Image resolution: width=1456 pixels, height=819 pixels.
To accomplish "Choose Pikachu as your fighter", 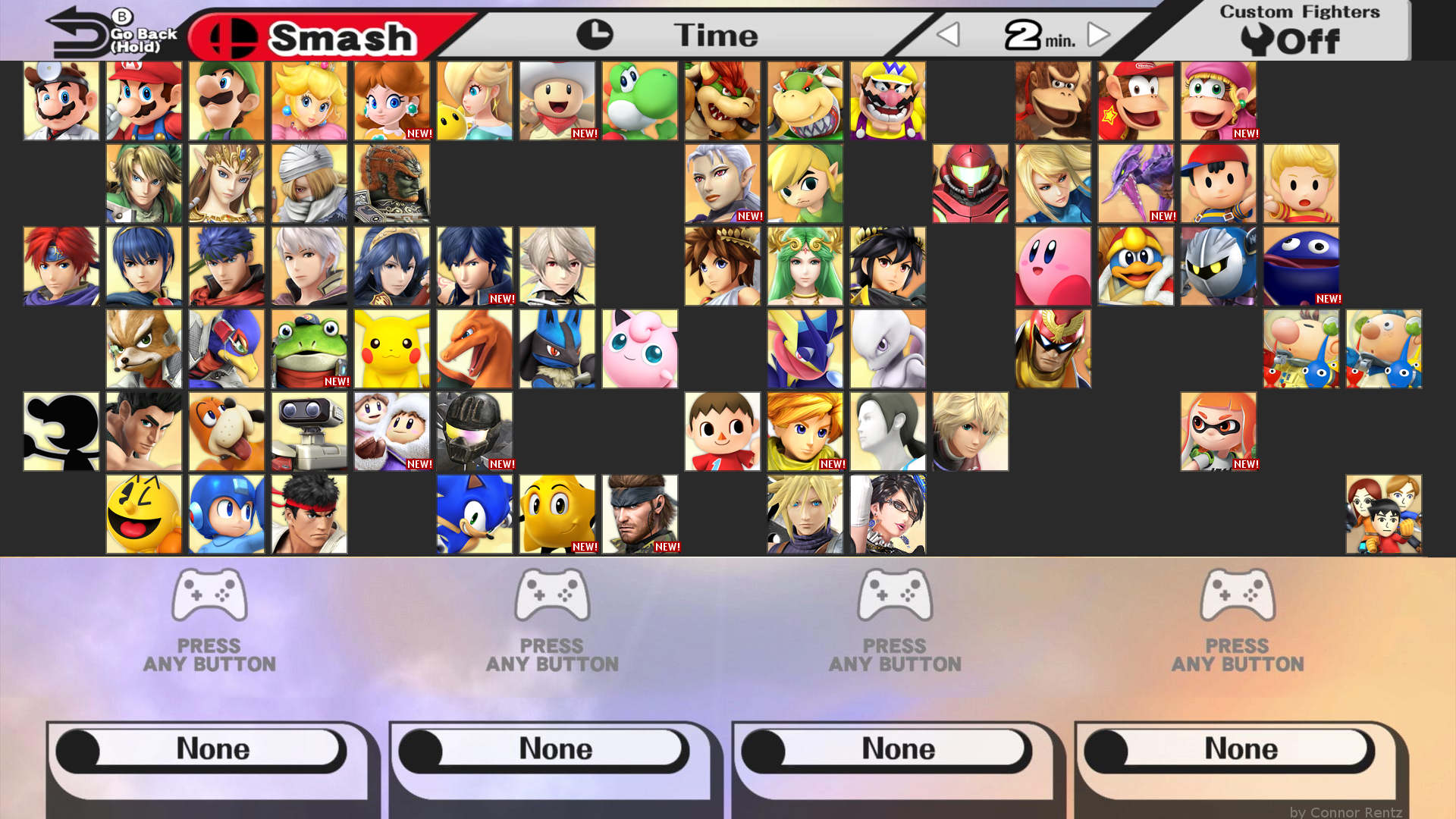I will 391,349.
